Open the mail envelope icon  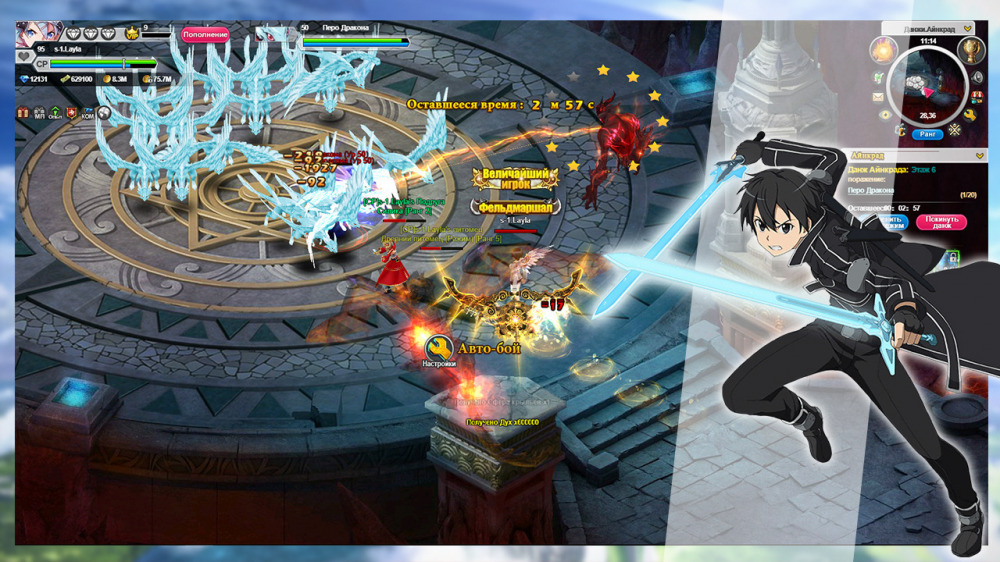tap(878, 97)
